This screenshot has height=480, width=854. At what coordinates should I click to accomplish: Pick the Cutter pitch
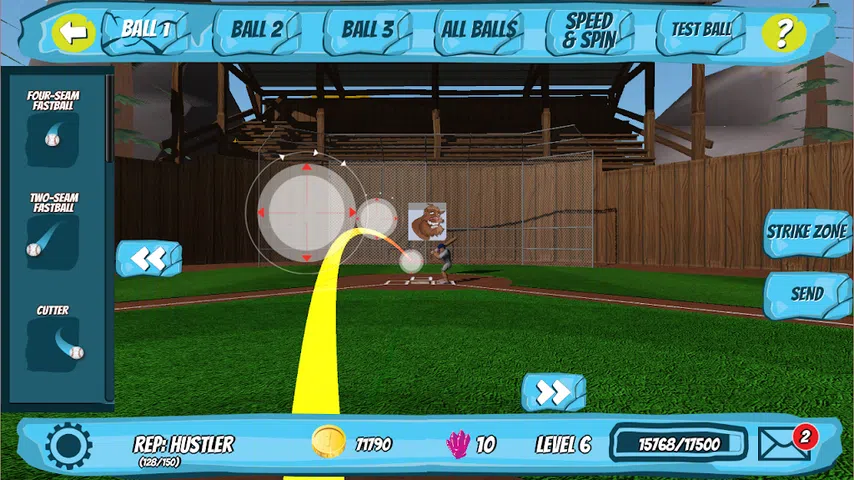pos(53,343)
